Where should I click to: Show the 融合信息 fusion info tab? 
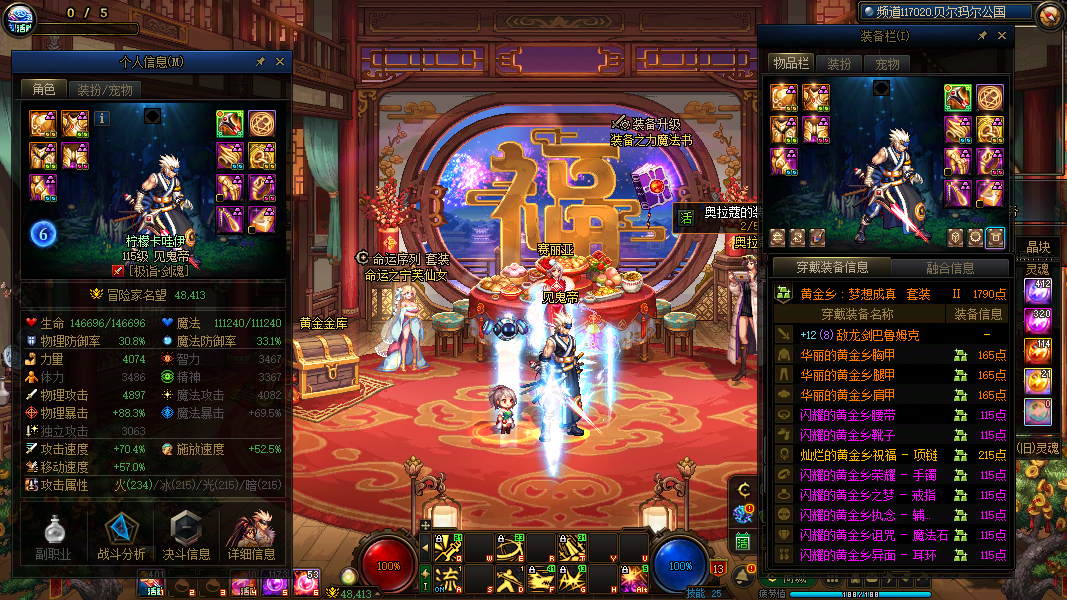click(x=950, y=268)
